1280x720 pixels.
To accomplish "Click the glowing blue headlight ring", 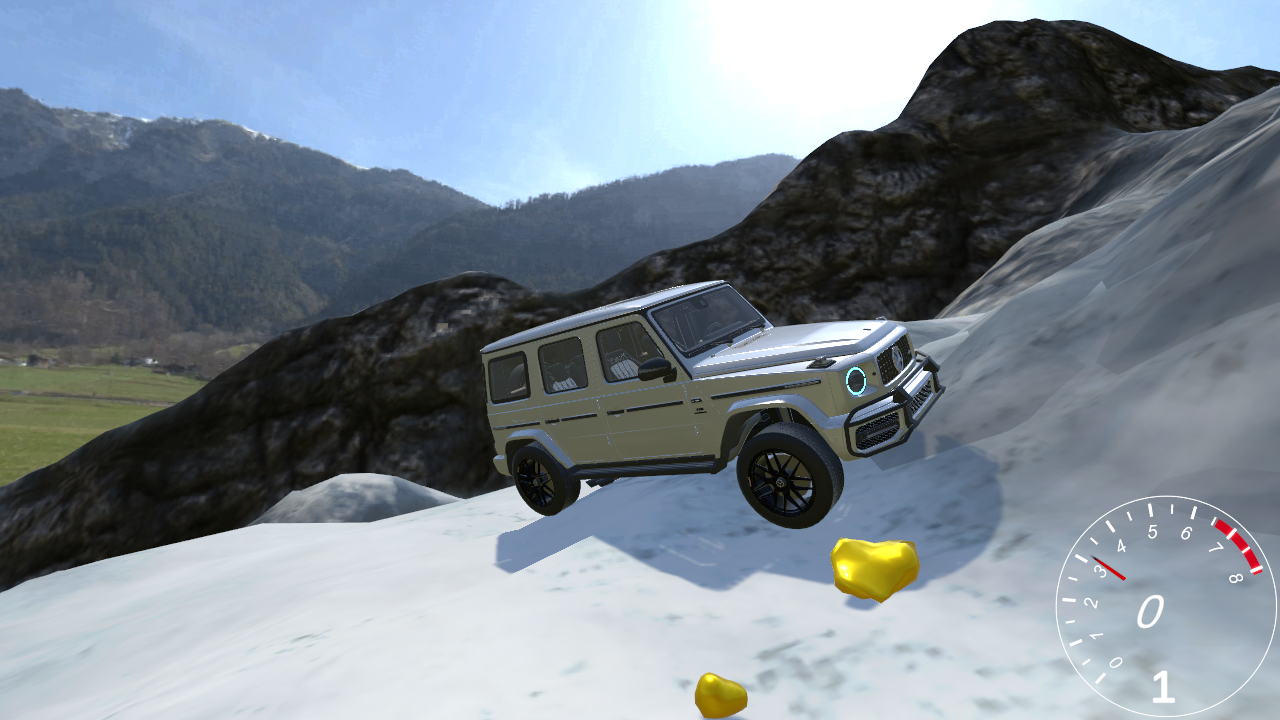I will 855,382.
